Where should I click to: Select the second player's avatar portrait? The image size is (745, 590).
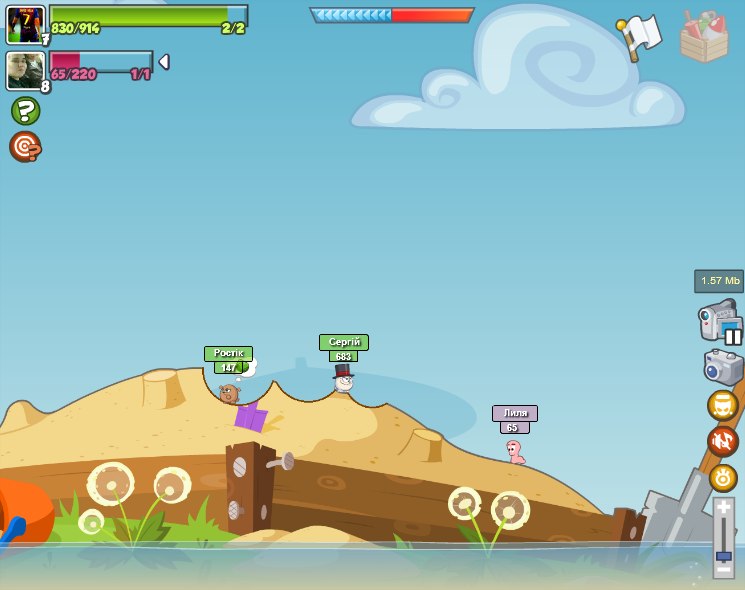click(x=25, y=71)
